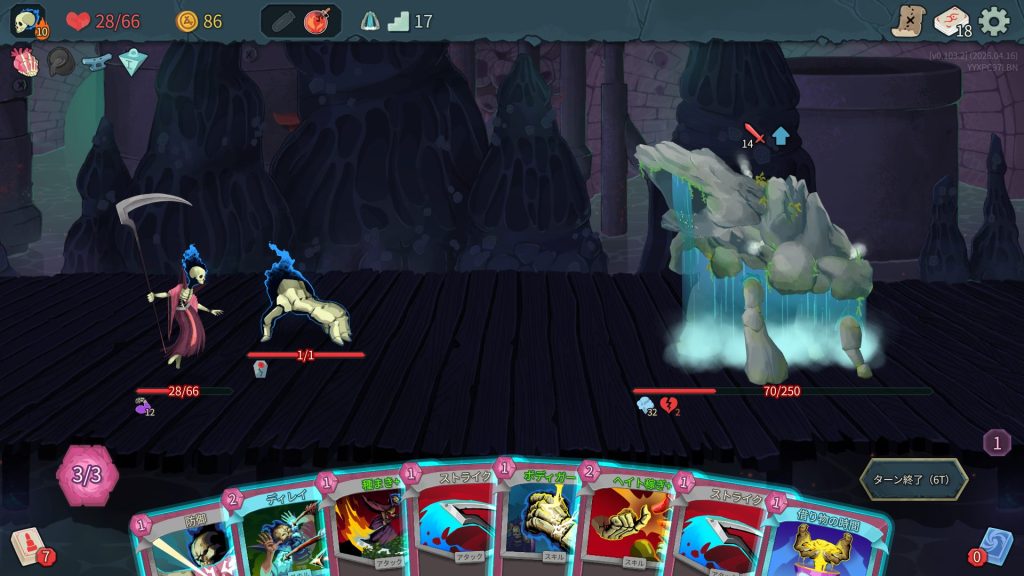Open the draw pile with 7 cards
This screenshot has height=576, width=1024.
[30, 547]
